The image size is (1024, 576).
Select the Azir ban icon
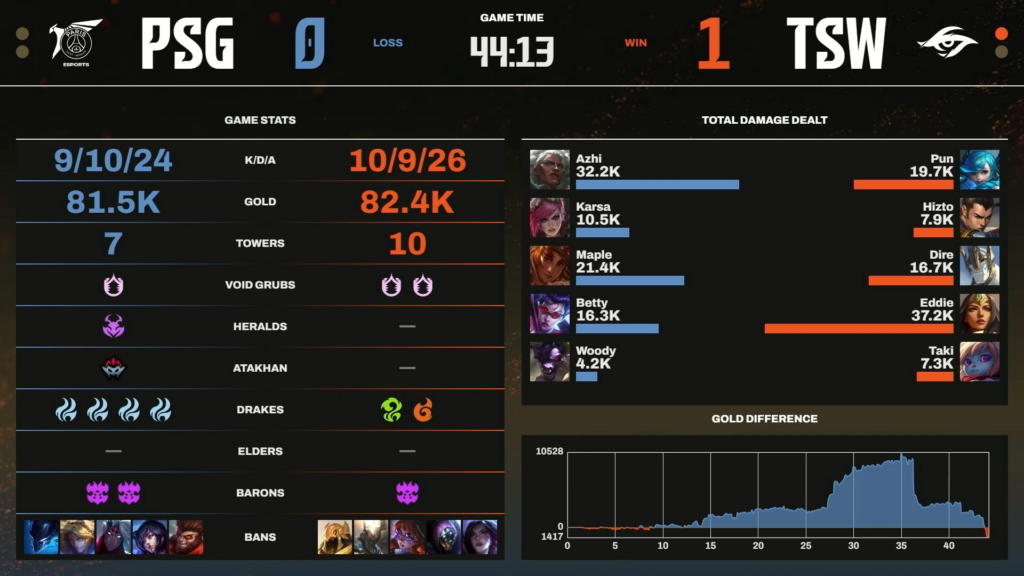335,537
